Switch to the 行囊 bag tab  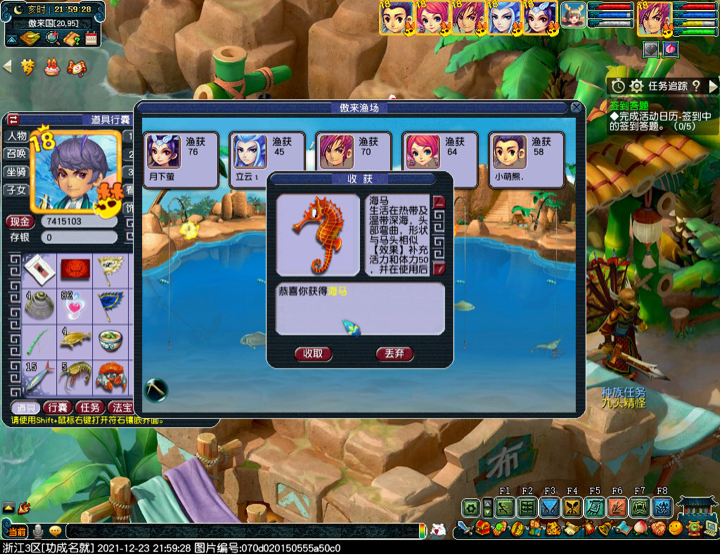[56, 408]
